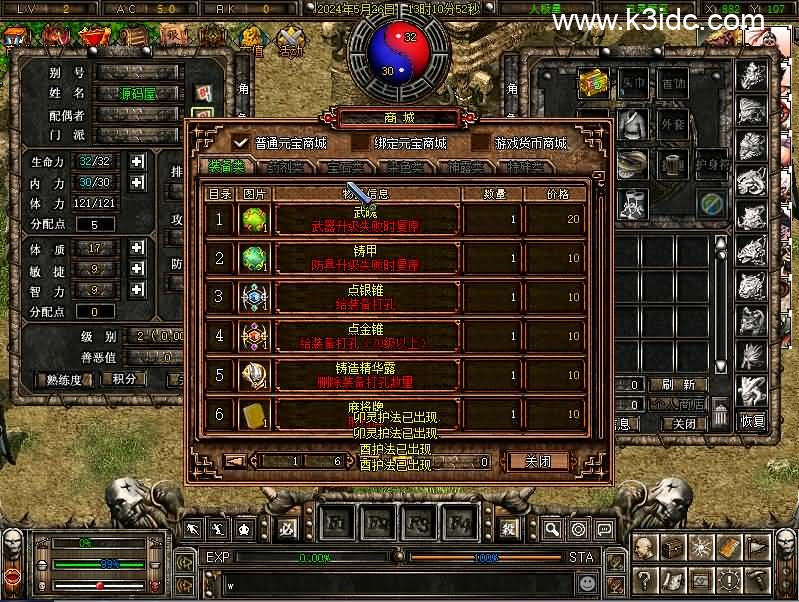Click the 恢复 restore button

coord(752,422)
